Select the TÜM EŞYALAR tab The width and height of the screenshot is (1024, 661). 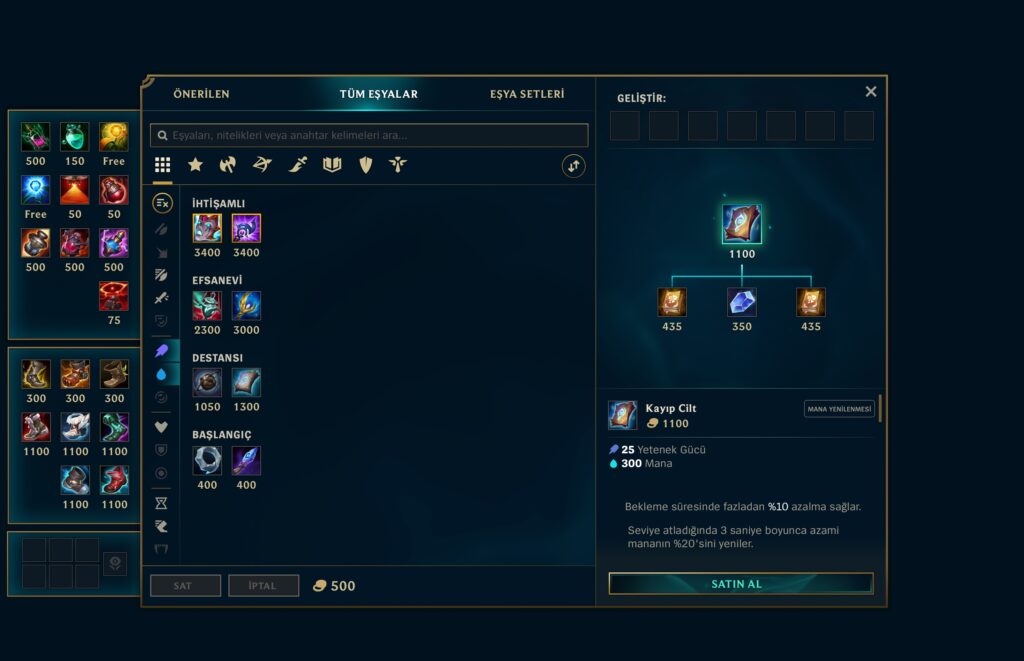click(379, 94)
